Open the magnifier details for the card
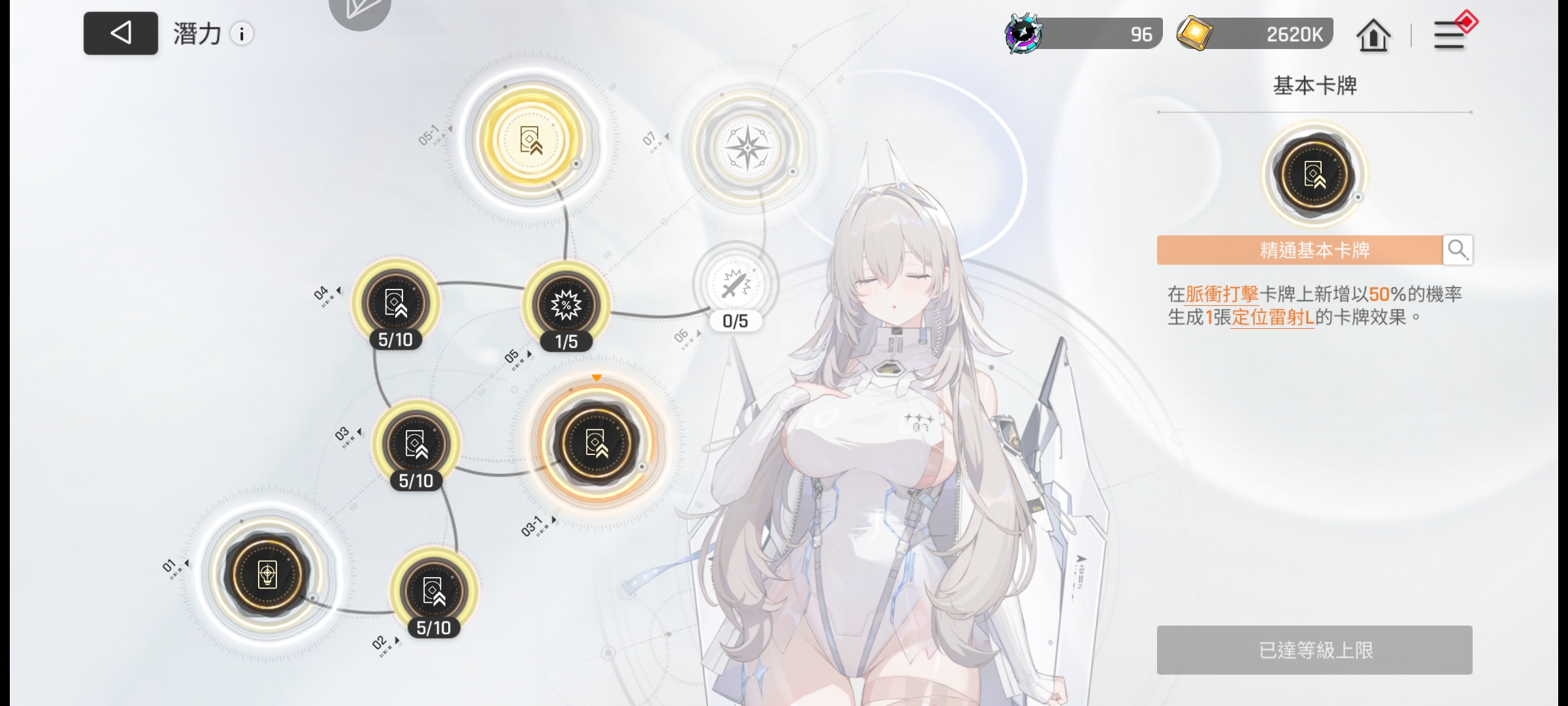 [1458, 250]
